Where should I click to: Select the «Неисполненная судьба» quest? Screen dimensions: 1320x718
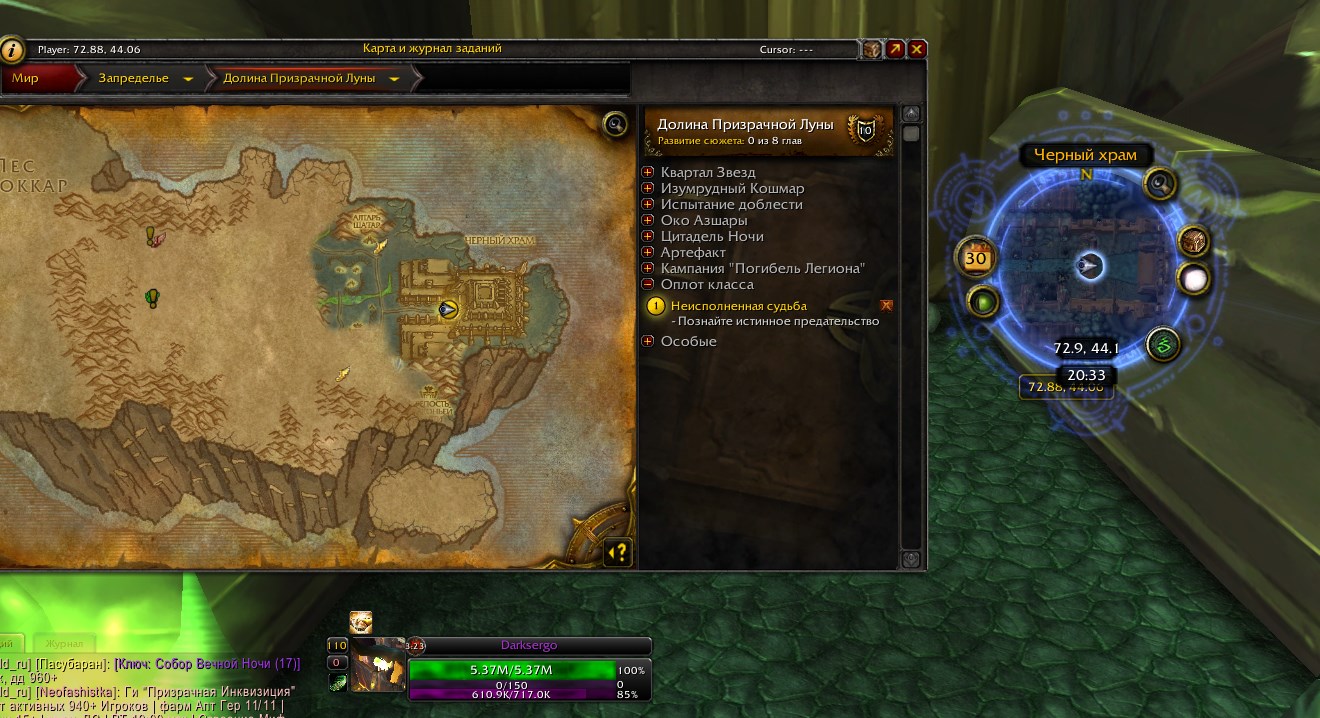739,306
